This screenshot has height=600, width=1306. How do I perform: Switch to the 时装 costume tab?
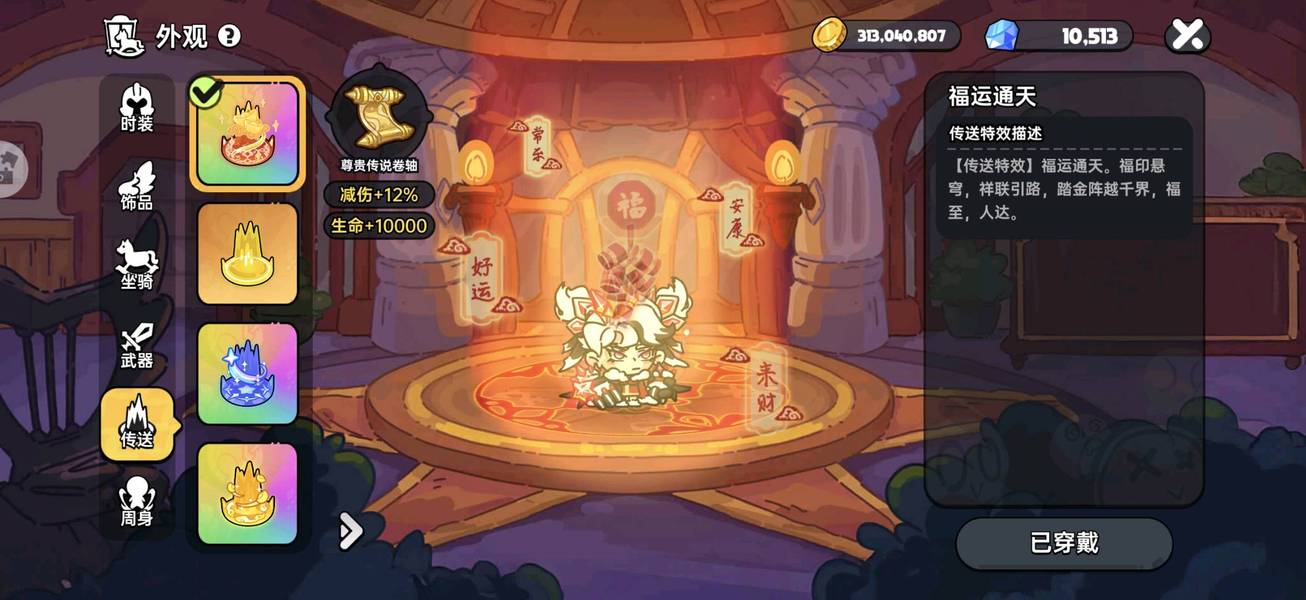point(137,109)
